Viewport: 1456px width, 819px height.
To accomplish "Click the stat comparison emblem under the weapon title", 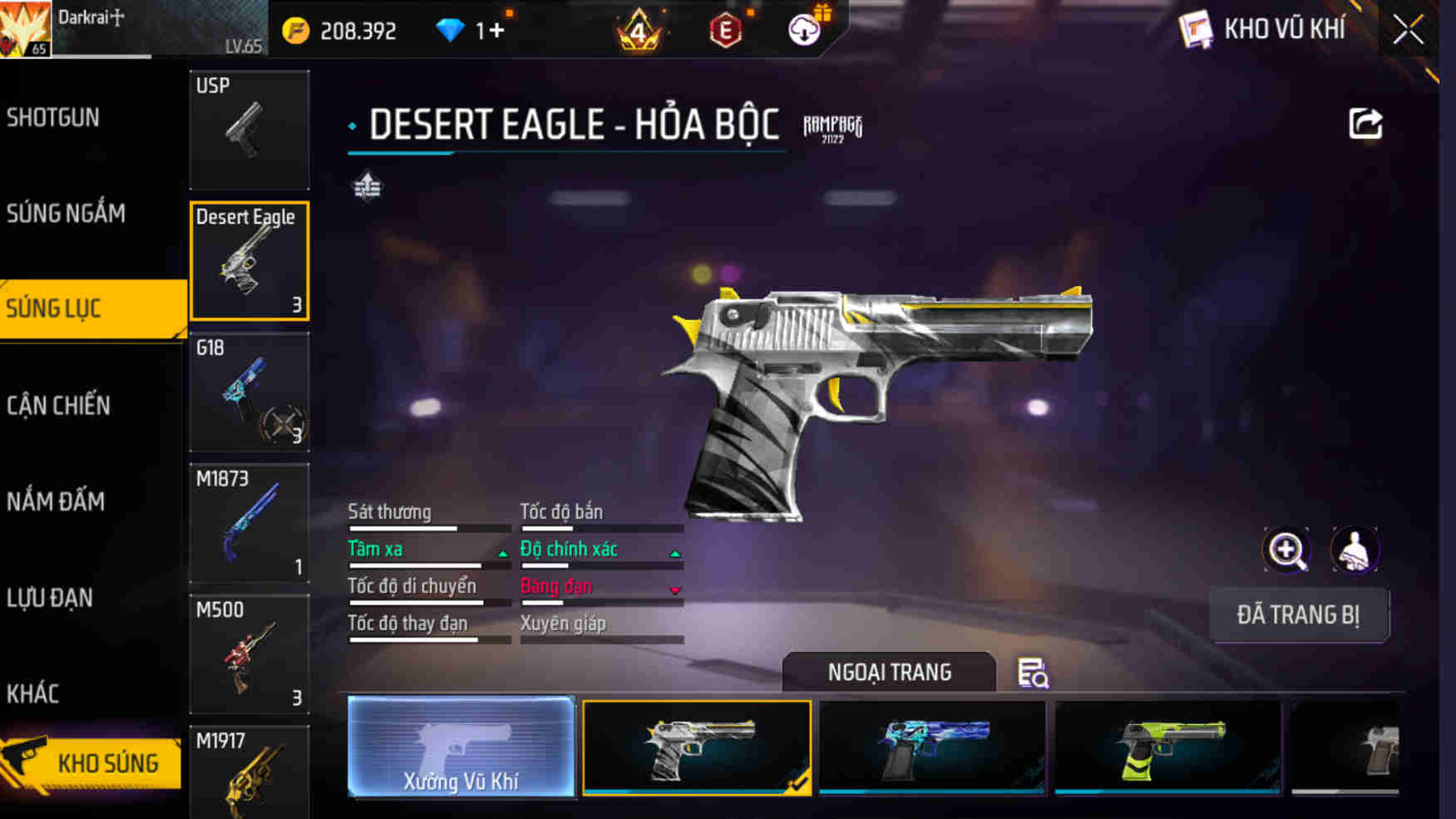I will point(367,188).
